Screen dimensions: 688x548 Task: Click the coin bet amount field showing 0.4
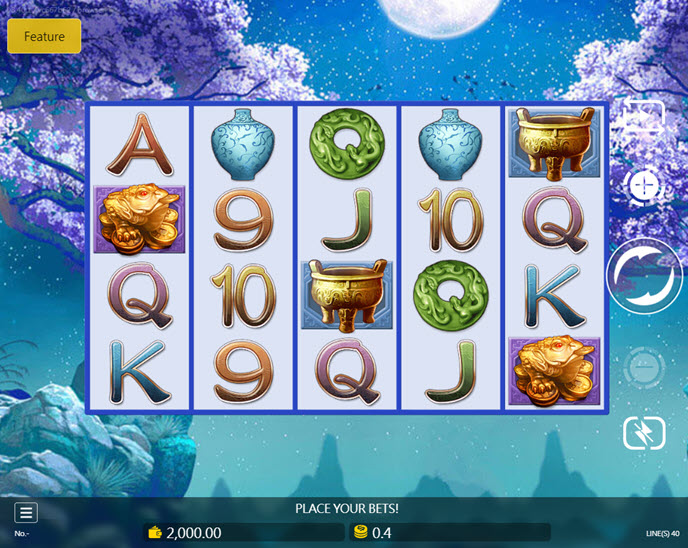click(x=450, y=533)
